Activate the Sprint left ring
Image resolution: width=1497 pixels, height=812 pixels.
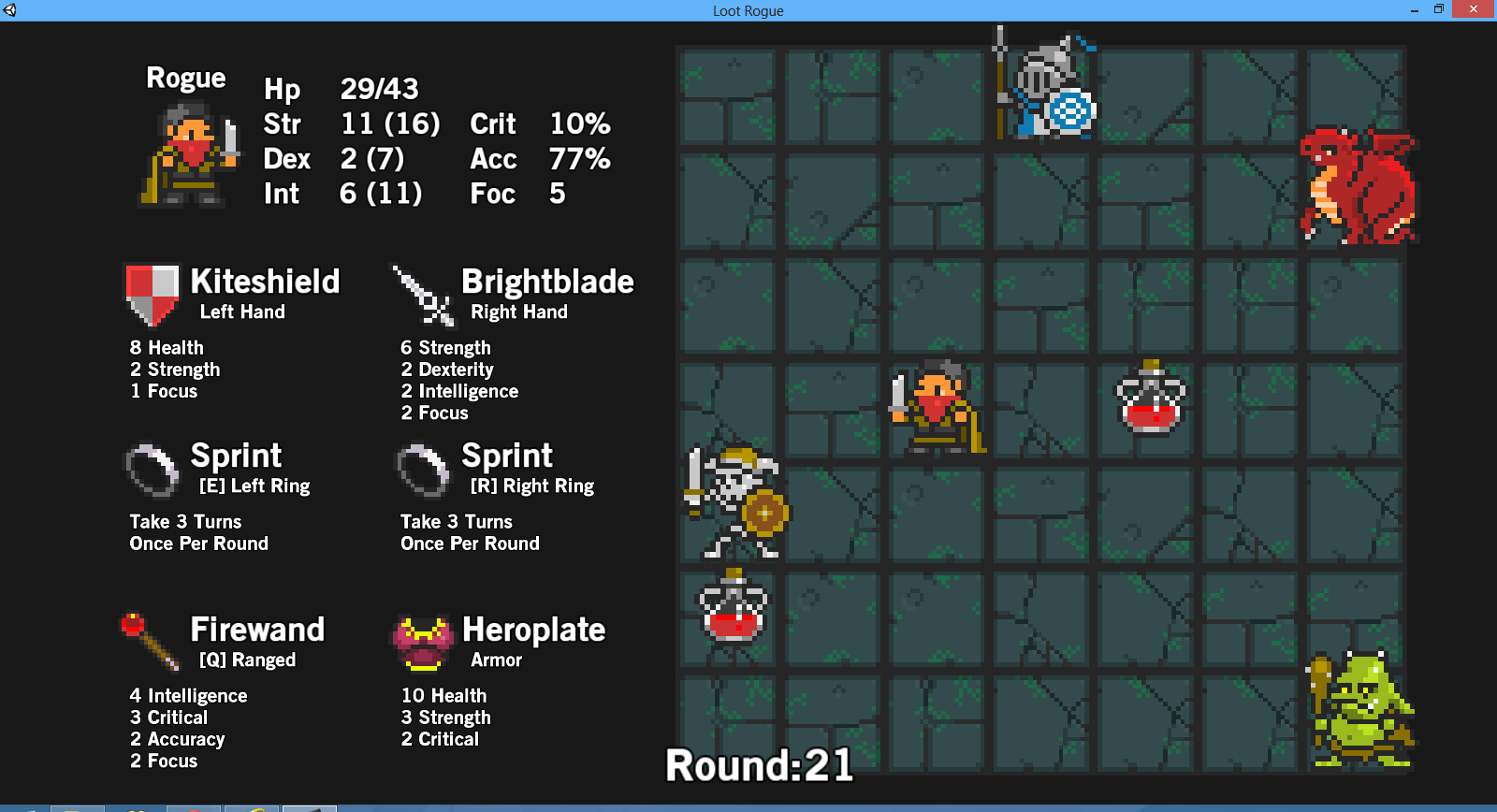tap(151, 470)
